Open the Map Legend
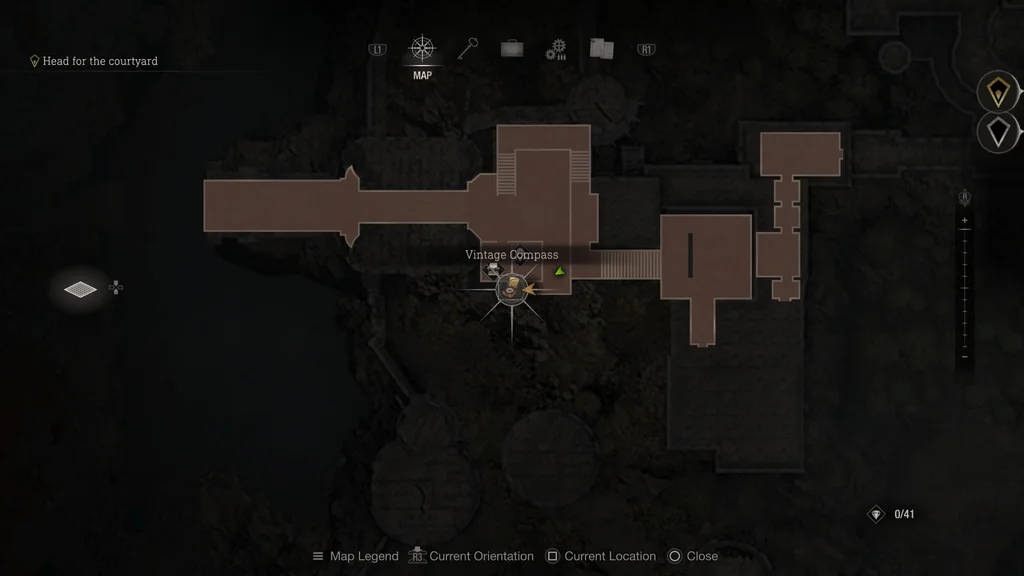 coord(355,556)
